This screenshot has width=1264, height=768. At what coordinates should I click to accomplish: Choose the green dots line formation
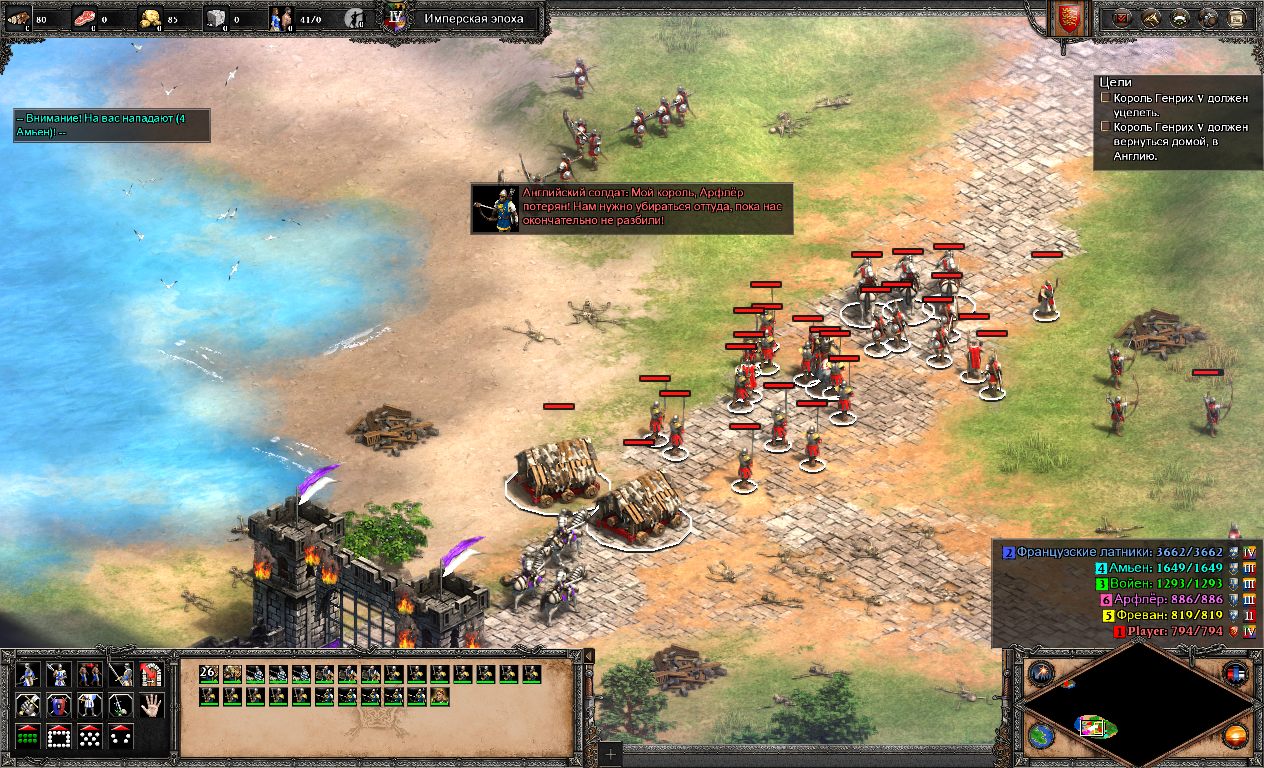(x=28, y=737)
